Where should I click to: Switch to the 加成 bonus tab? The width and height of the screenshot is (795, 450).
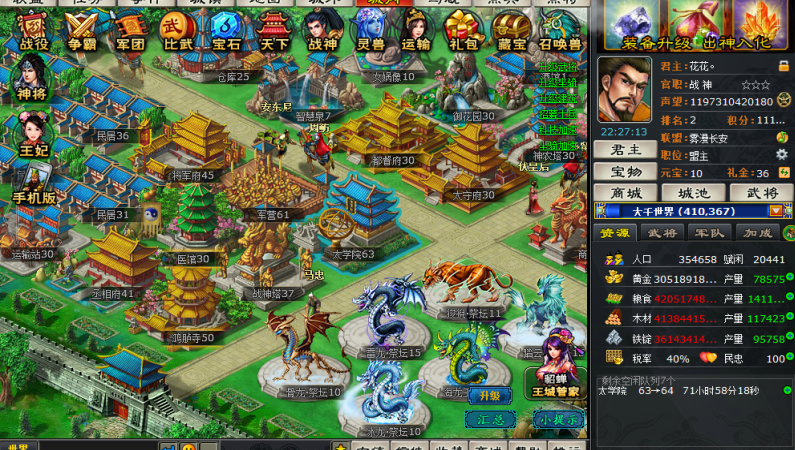click(757, 233)
